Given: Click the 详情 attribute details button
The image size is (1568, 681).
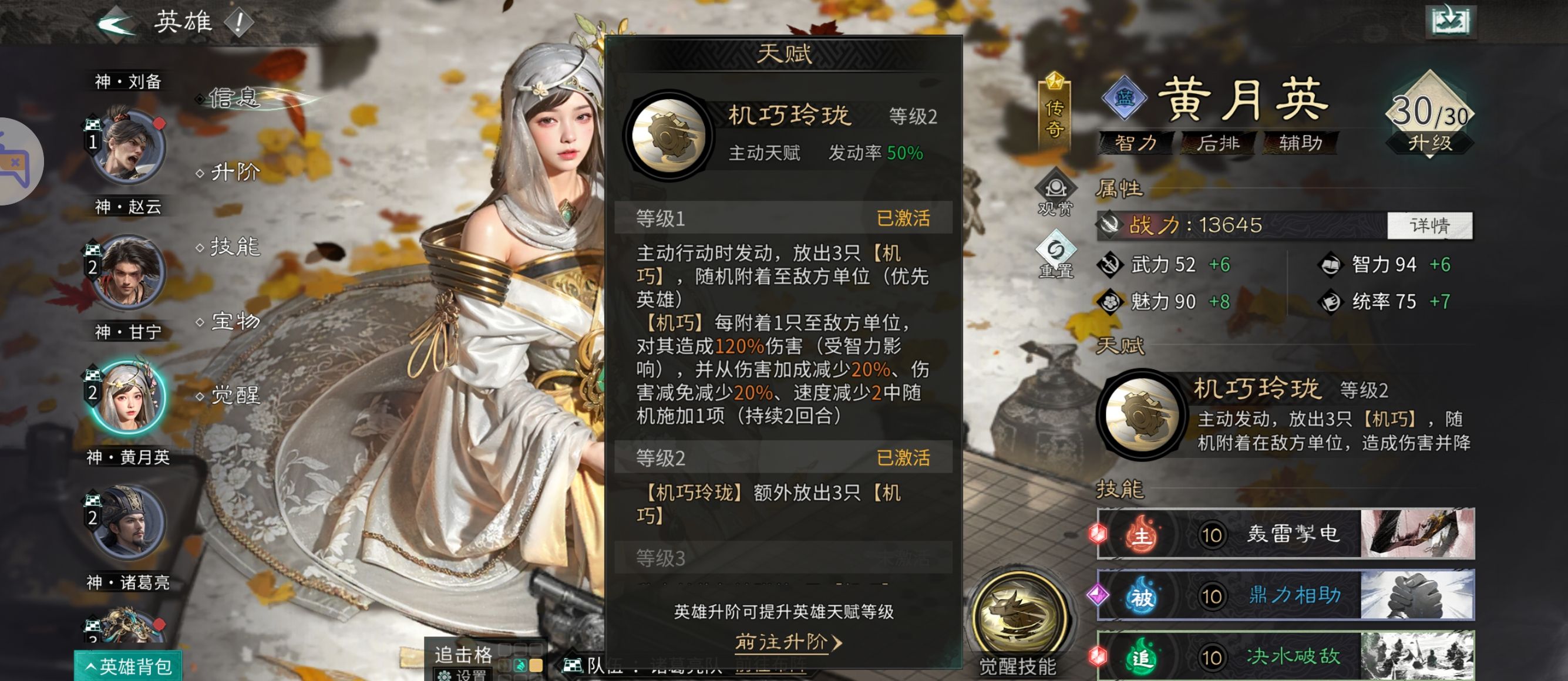Looking at the screenshot, I should coord(1430,225).
